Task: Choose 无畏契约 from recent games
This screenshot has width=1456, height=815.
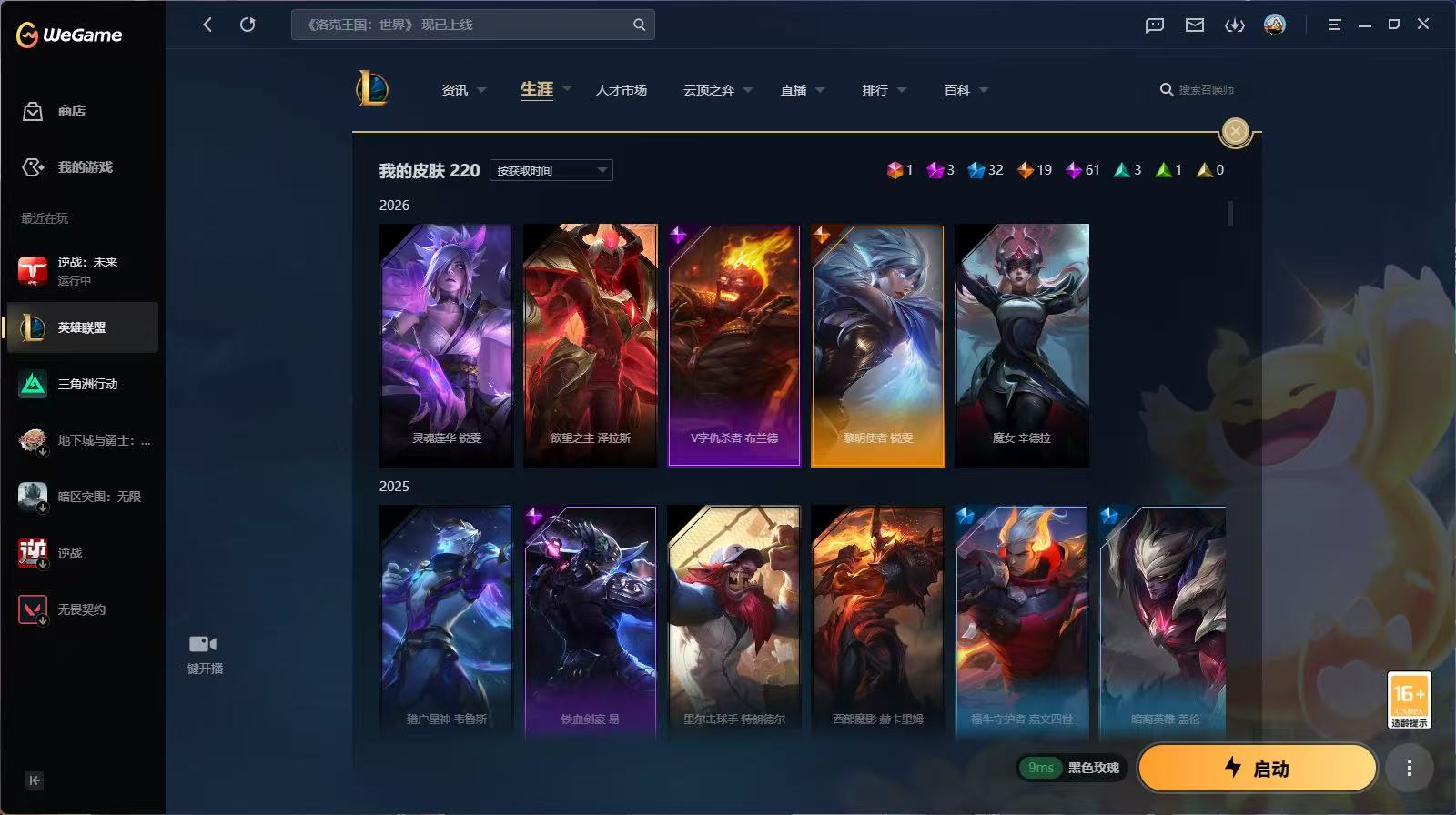Action: 80,609
